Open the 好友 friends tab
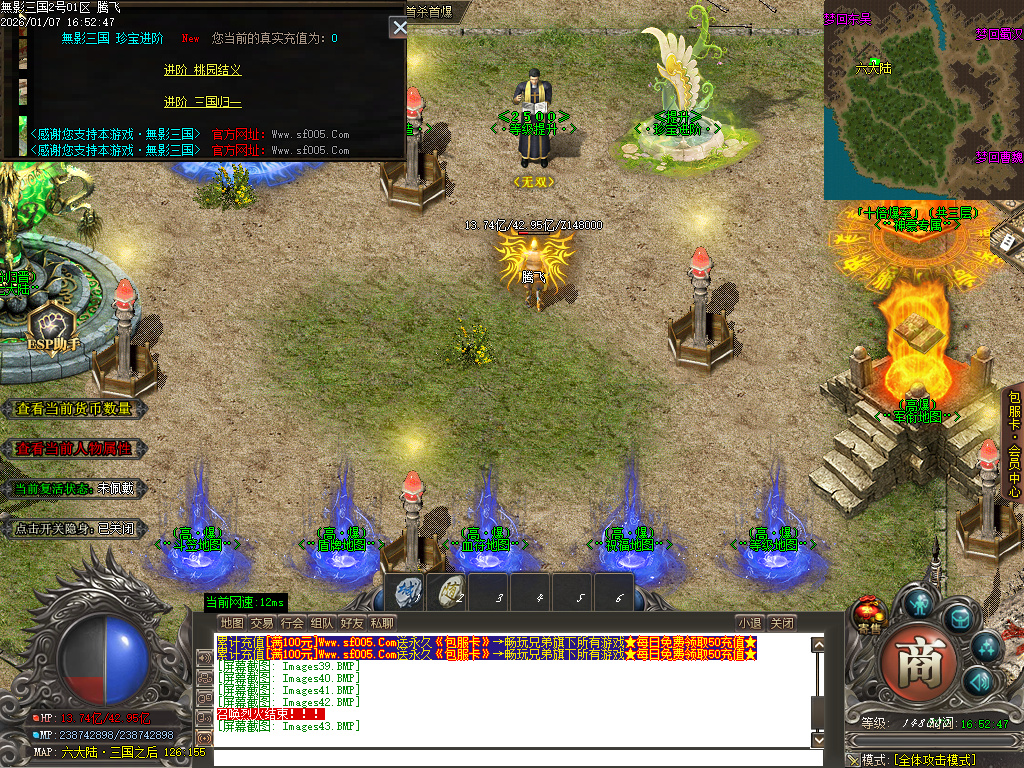This screenshot has height=768, width=1024. pos(352,623)
